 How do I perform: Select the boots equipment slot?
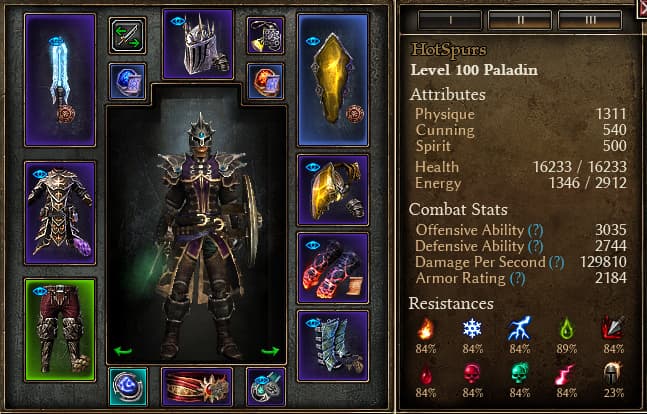pos(332,345)
